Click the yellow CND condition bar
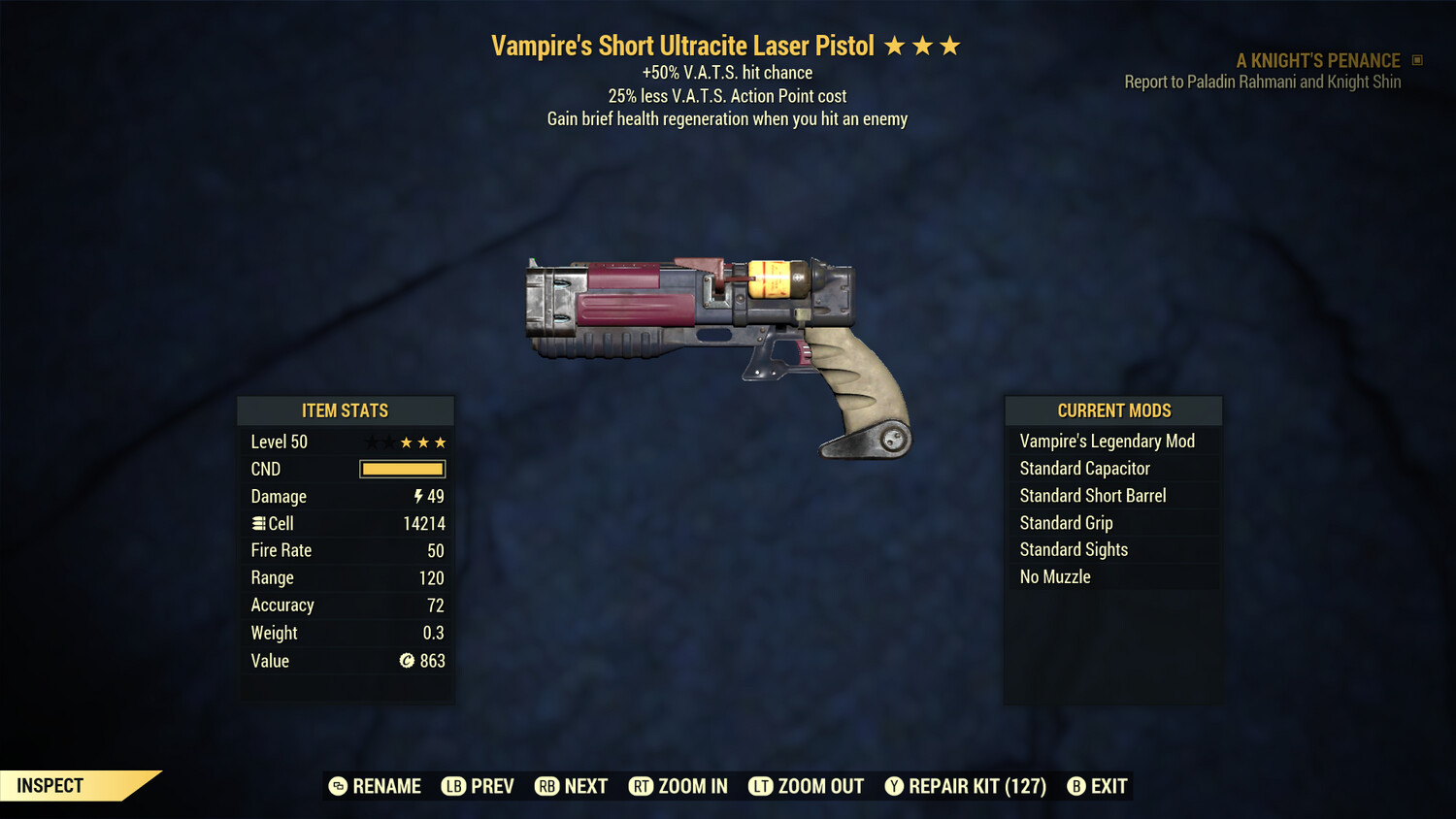The width and height of the screenshot is (1456, 819). pyautogui.click(x=402, y=469)
